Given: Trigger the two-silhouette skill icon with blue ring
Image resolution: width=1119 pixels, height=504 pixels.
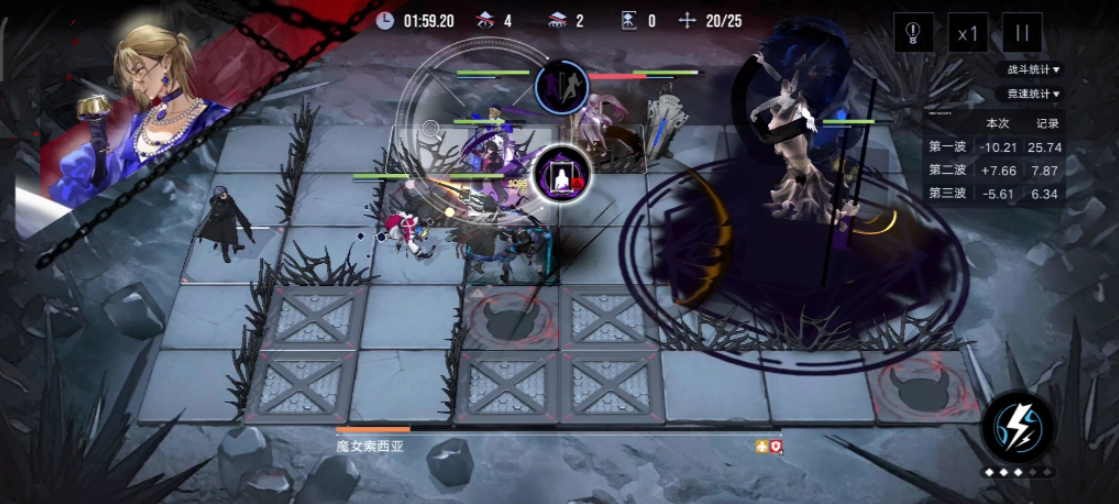Looking at the screenshot, I should coord(562,87).
